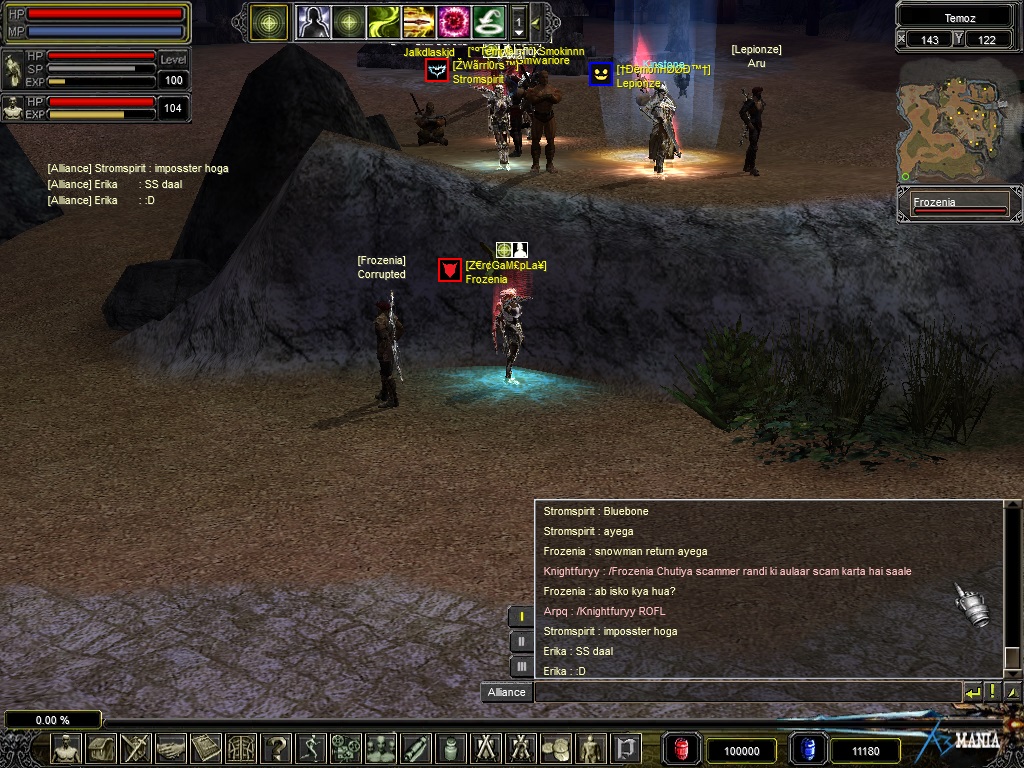The width and height of the screenshot is (1024, 768).
Task: Trigger the white ring arrow skill
Action: click(x=488, y=21)
